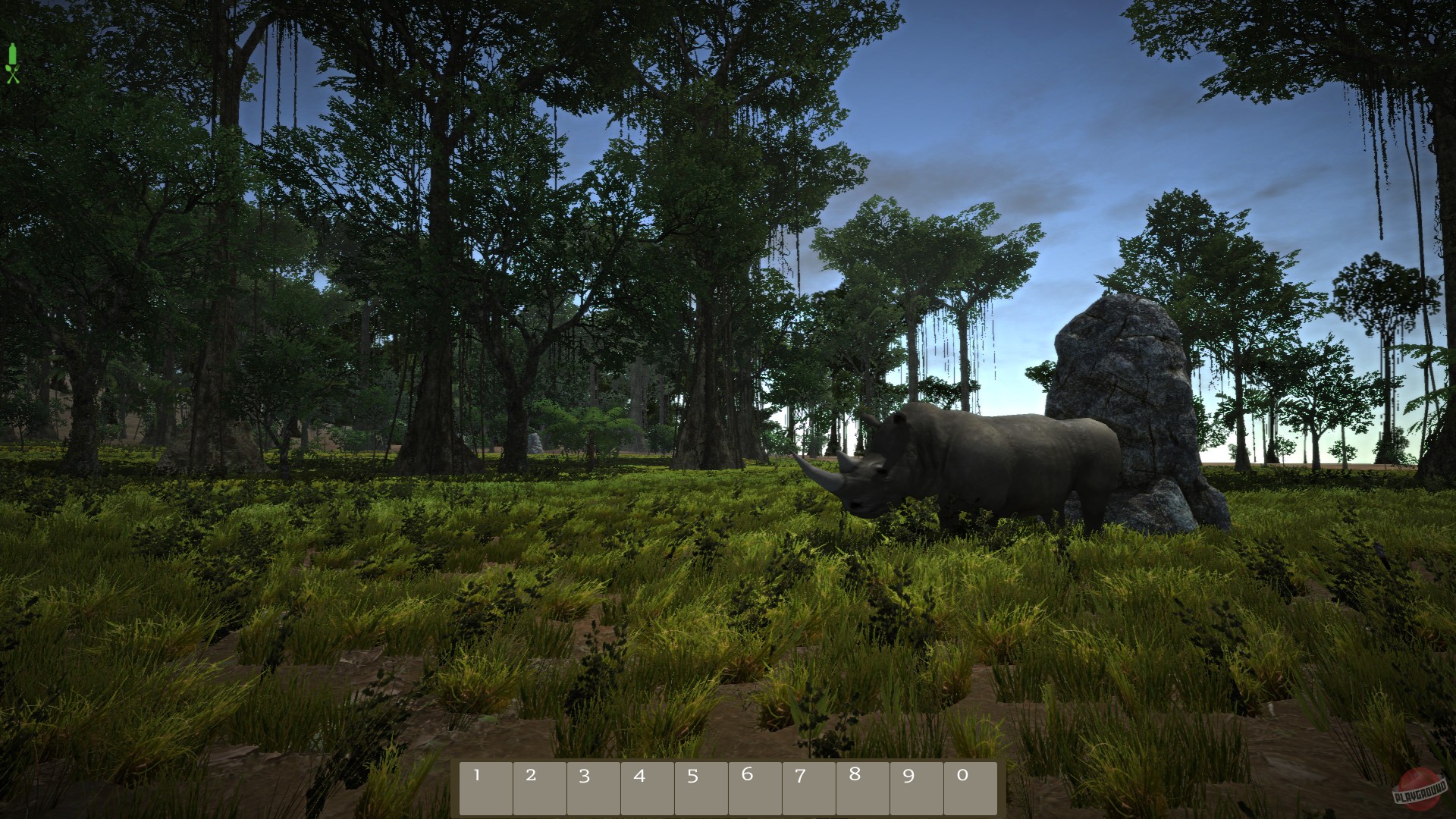Select hotbar slot 4
The width and height of the screenshot is (1456, 819).
tap(648, 787)
